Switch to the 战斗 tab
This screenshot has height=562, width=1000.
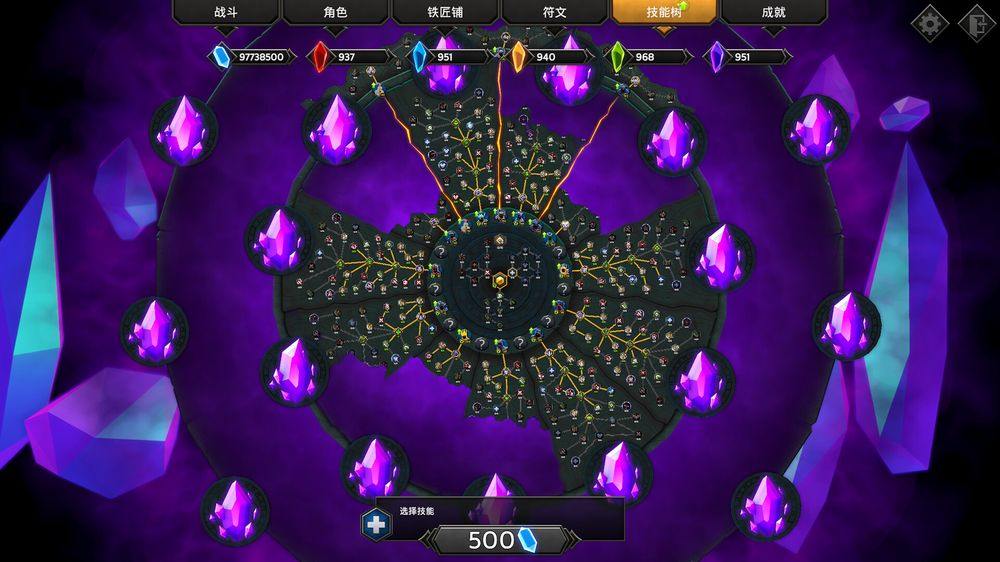click(x=226, y=13)
